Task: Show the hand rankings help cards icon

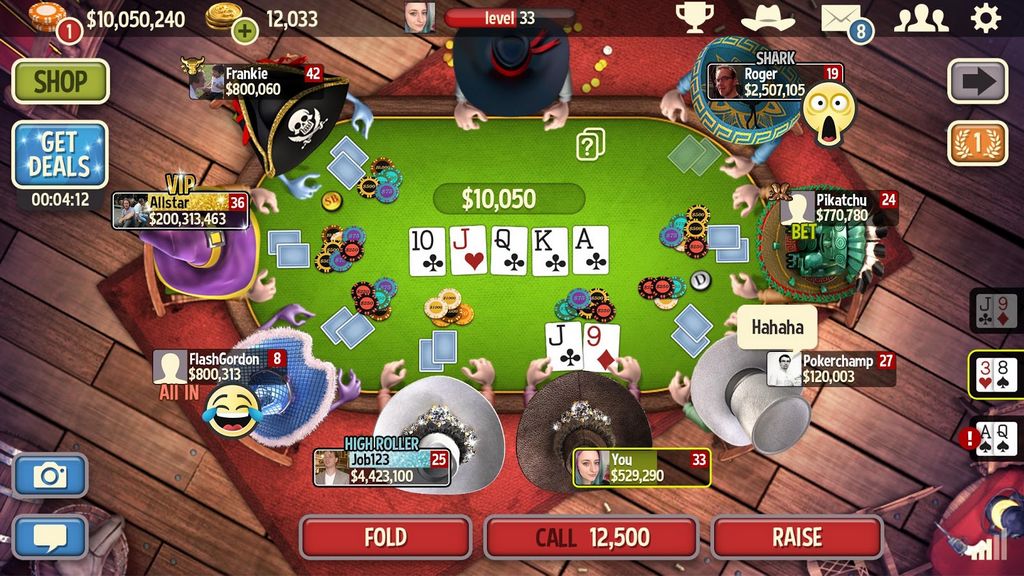Action: point(590,145)
